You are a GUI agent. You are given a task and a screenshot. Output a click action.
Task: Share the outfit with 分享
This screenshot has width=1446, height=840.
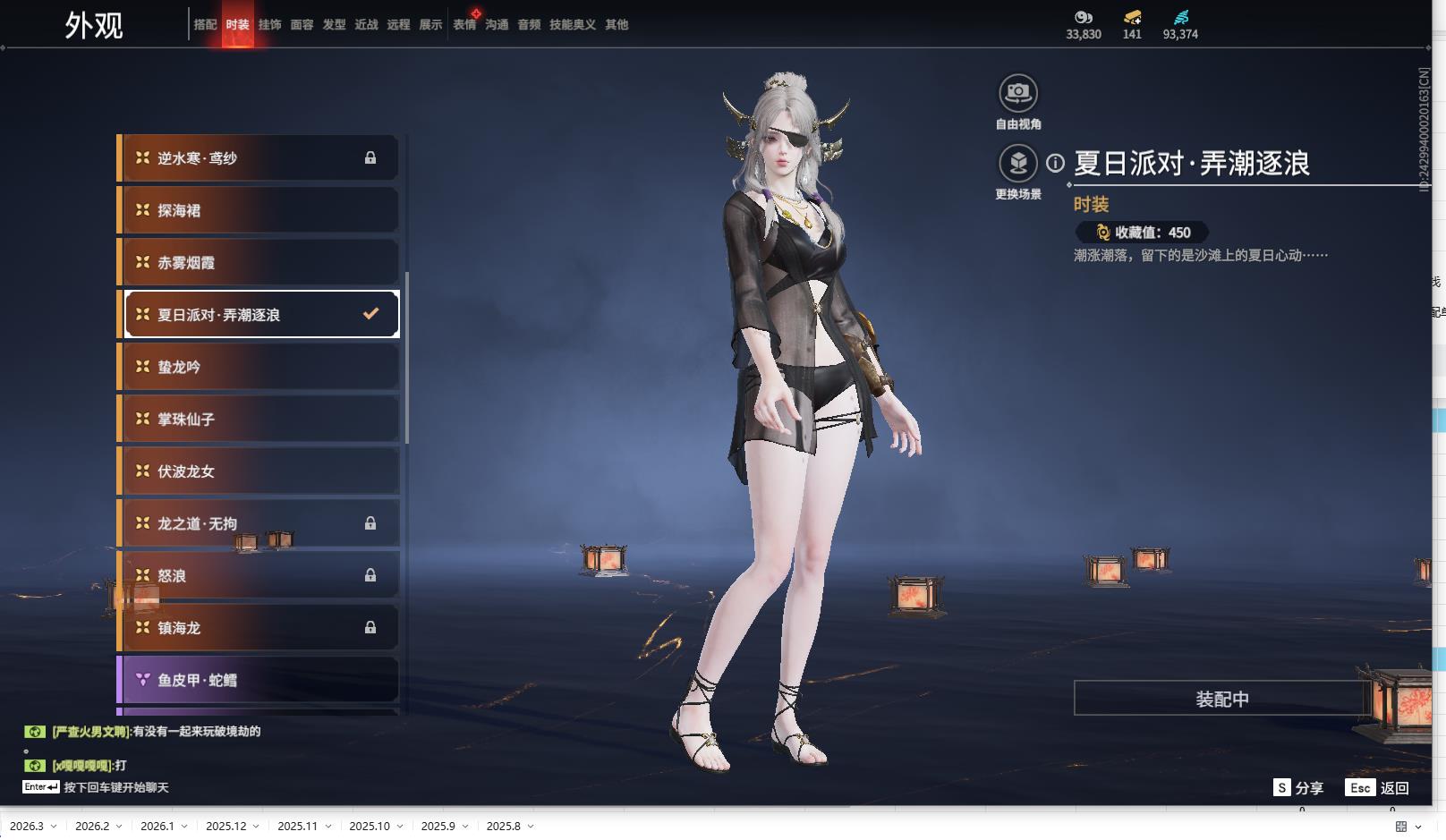click(1298, 788)
